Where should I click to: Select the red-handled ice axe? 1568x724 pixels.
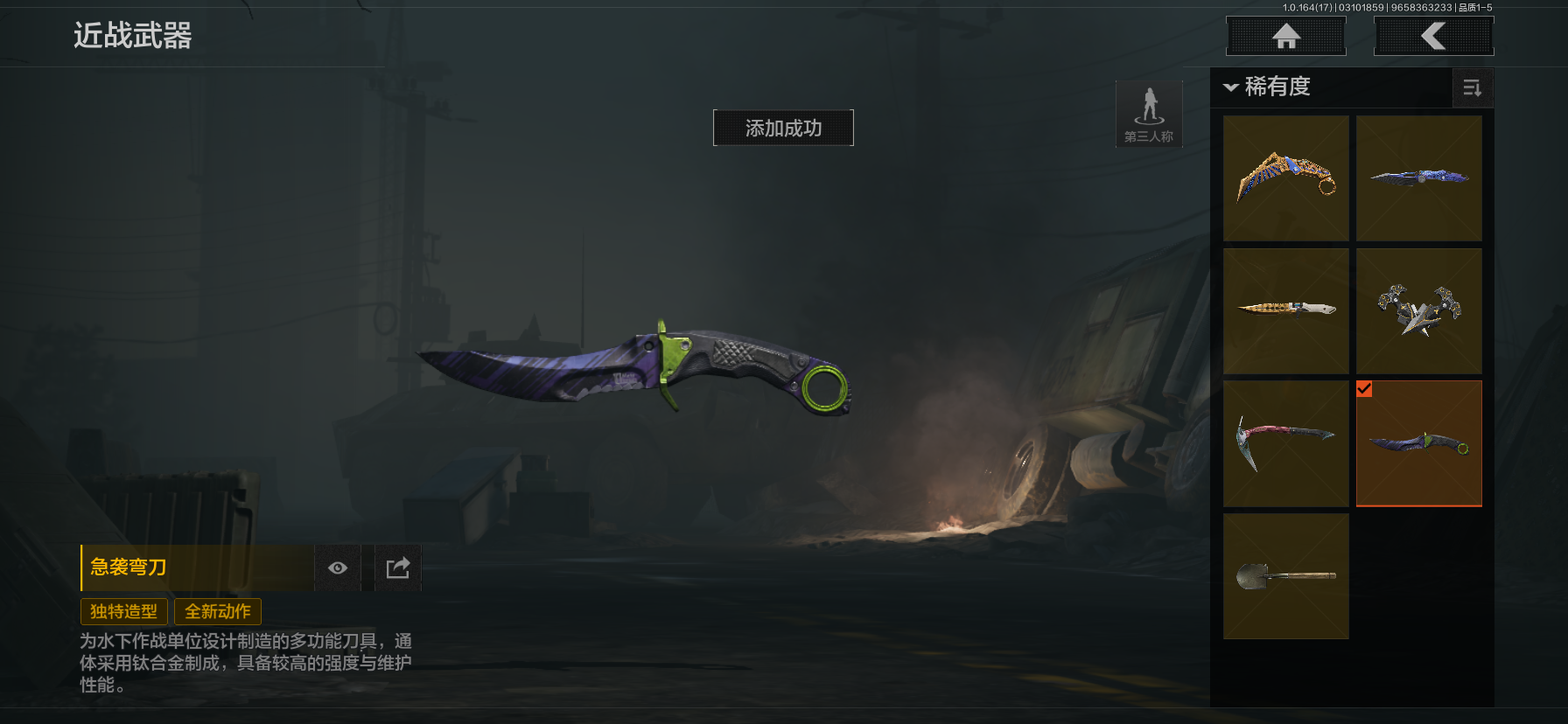1285,443
